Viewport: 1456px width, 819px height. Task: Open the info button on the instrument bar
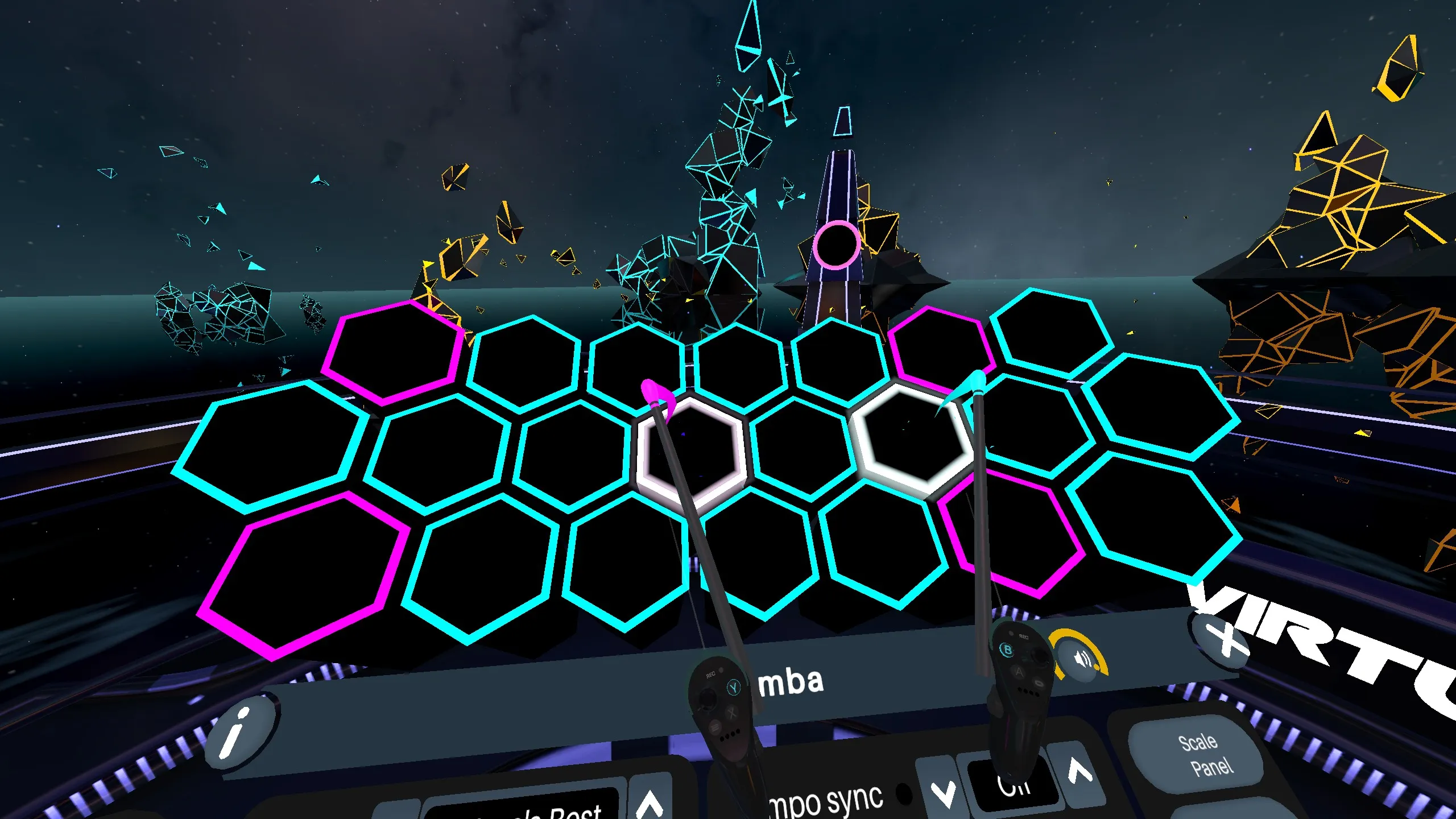(239, 733)
